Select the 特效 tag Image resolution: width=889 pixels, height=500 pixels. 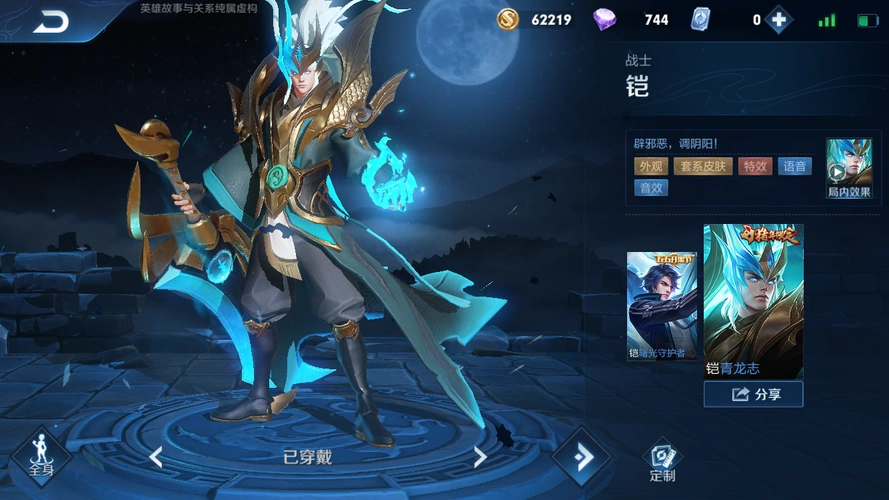[754, 166]
